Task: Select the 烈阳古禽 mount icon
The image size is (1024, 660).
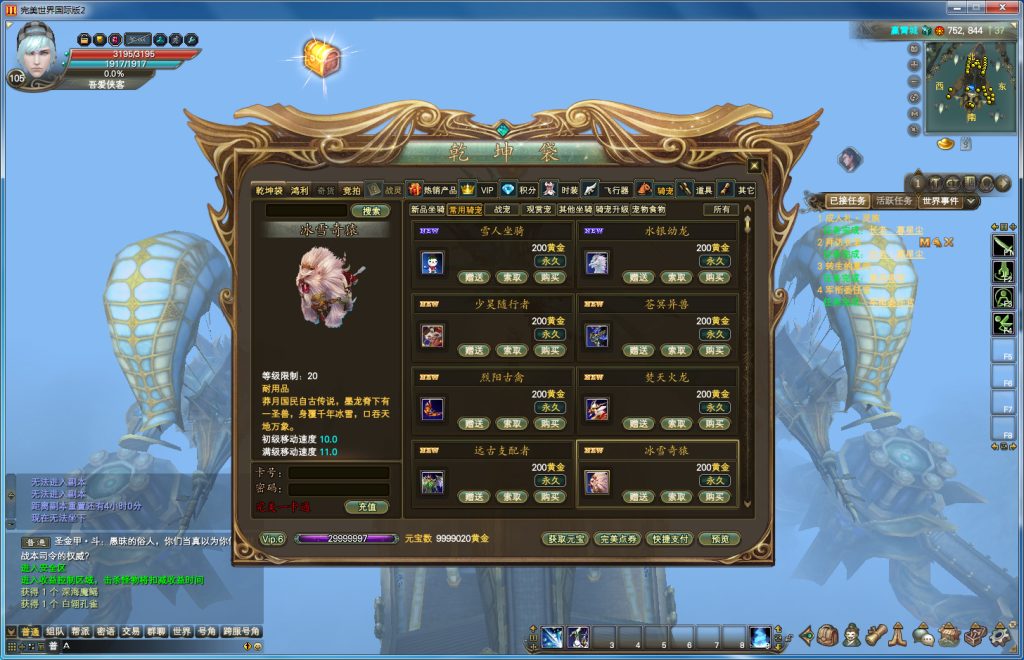Action: pyautogui.click(x=432, y=408)
